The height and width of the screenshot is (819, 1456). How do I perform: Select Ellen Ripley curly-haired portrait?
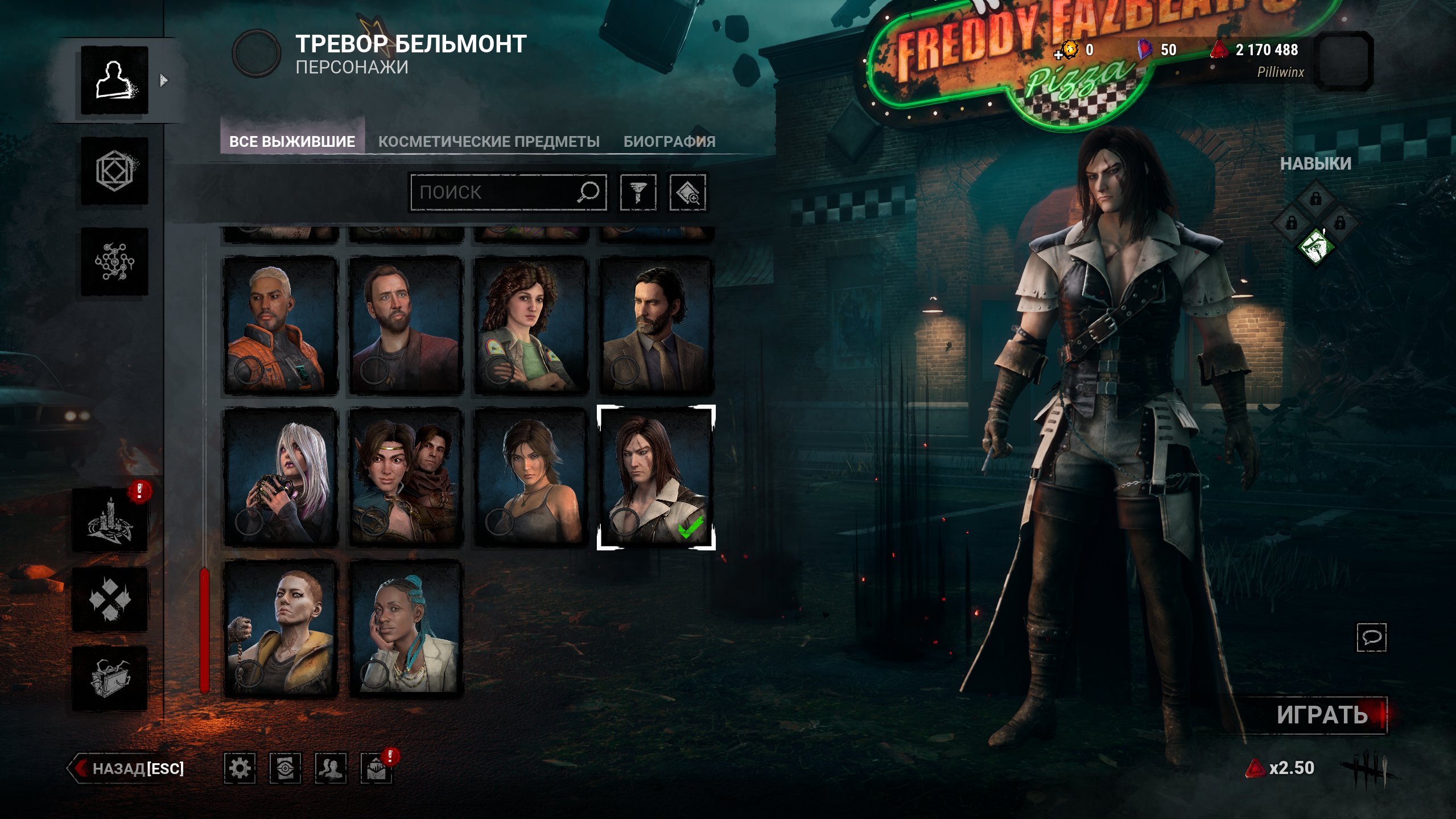(530, 325)
